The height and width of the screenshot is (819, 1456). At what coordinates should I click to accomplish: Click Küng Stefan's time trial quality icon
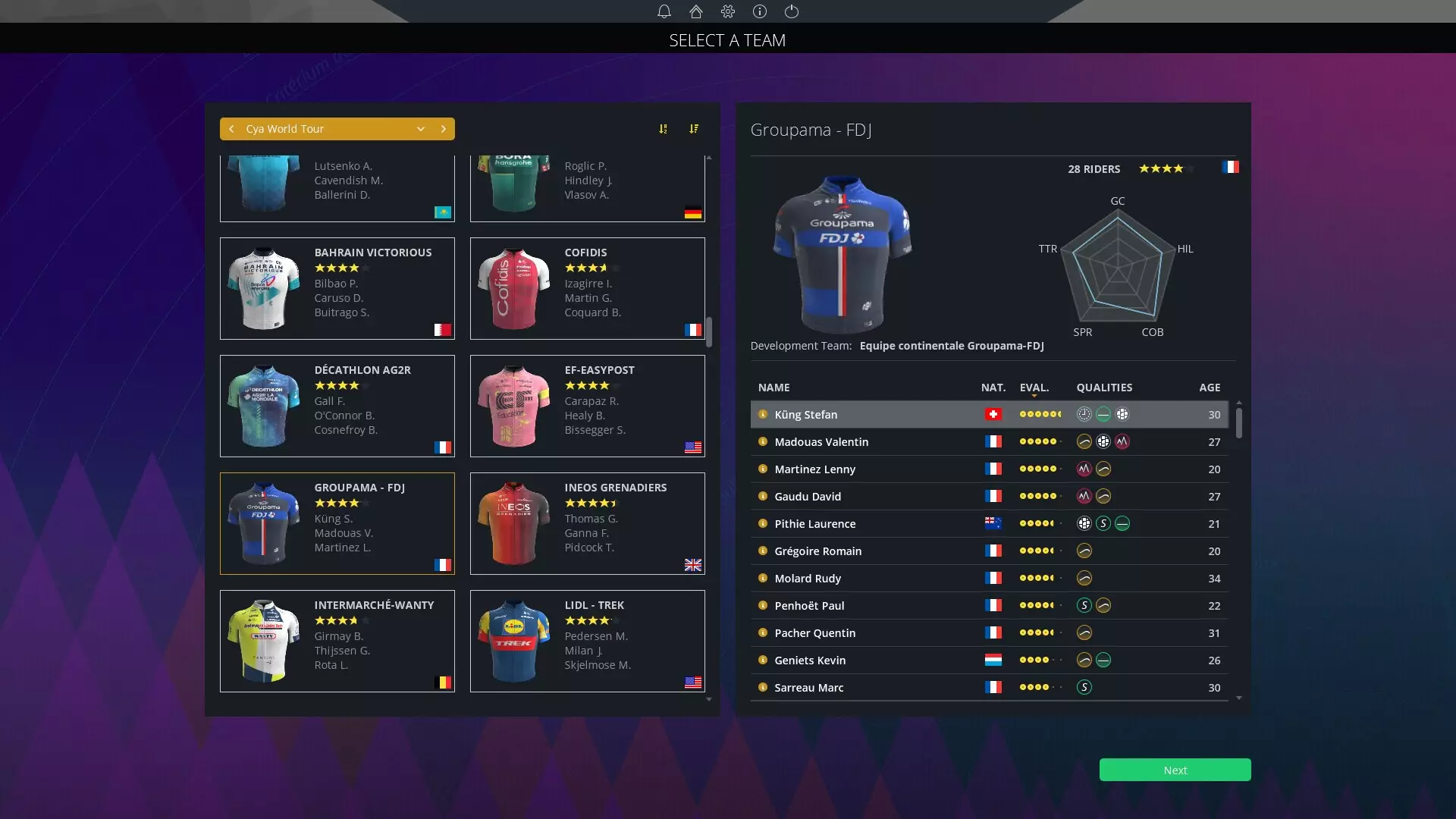pos(1082,414)
